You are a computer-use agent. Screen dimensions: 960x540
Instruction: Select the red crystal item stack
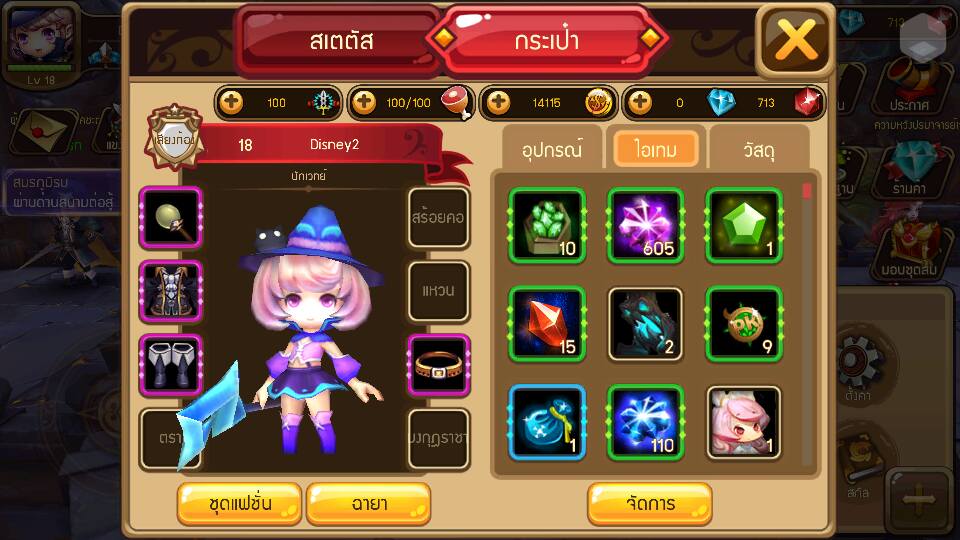point(547,323)
